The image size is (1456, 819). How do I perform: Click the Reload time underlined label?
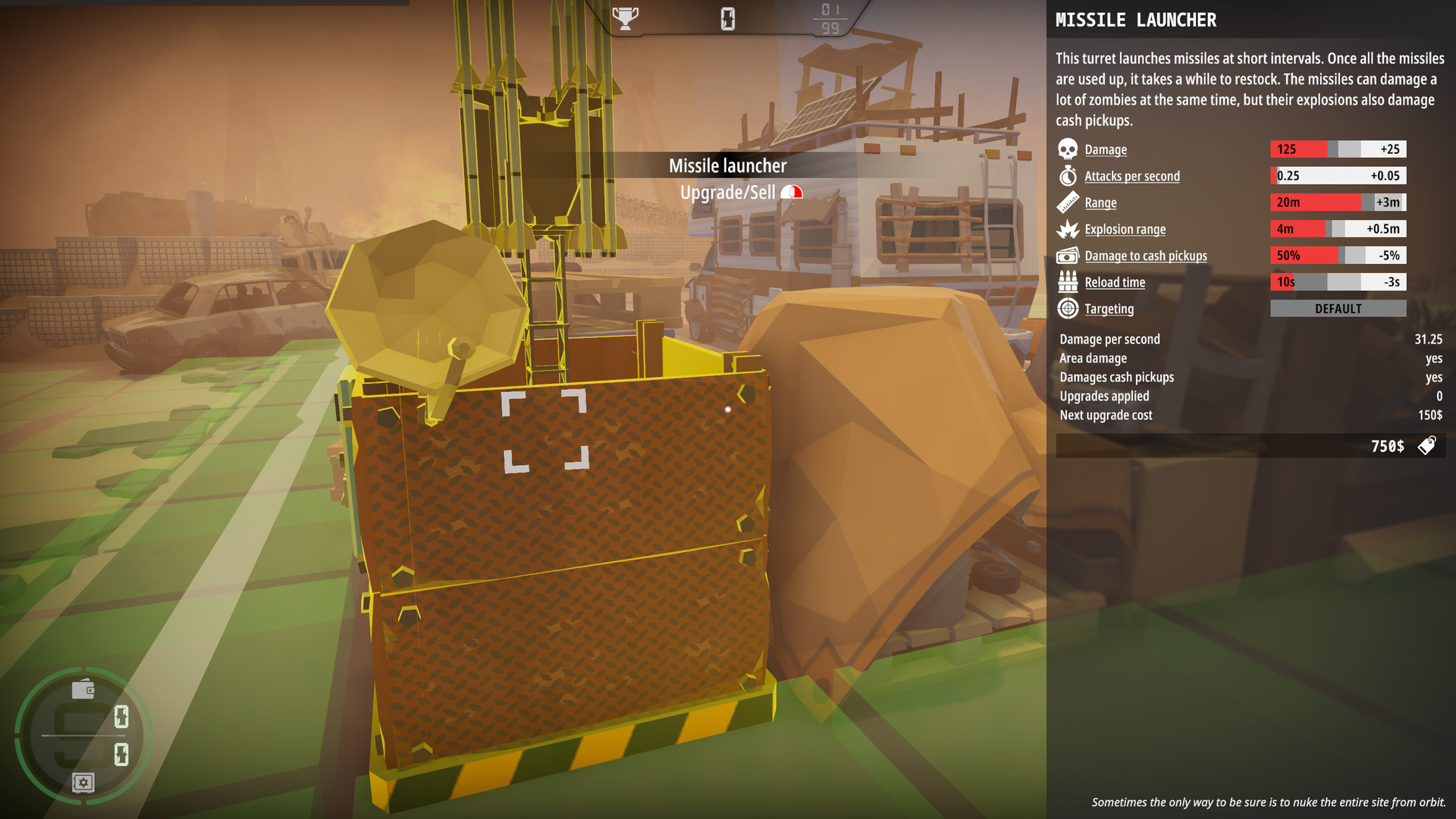1115,282
